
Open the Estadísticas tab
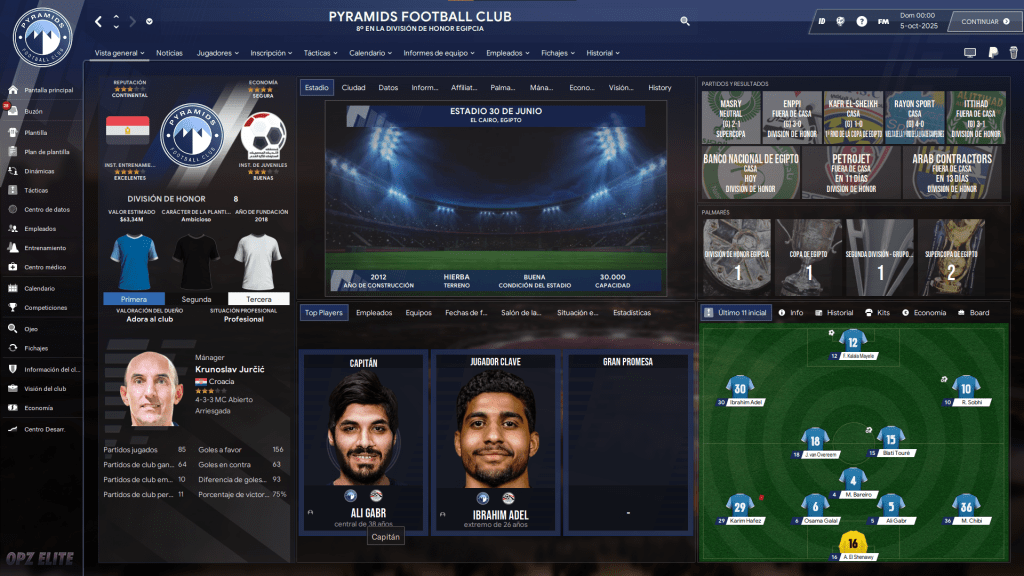(x=632, y=313)
